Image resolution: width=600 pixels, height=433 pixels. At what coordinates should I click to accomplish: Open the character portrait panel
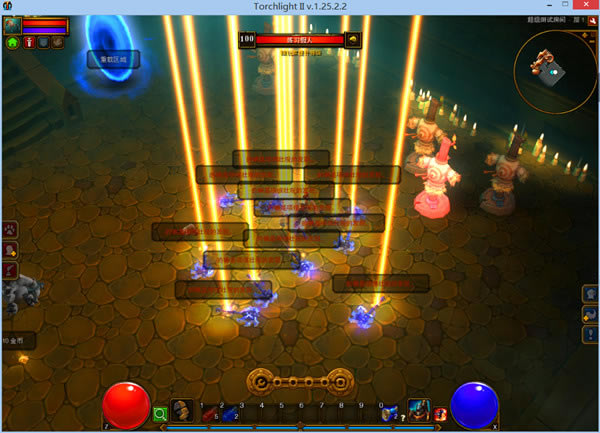pyautogui.click(x=13, y=25)
